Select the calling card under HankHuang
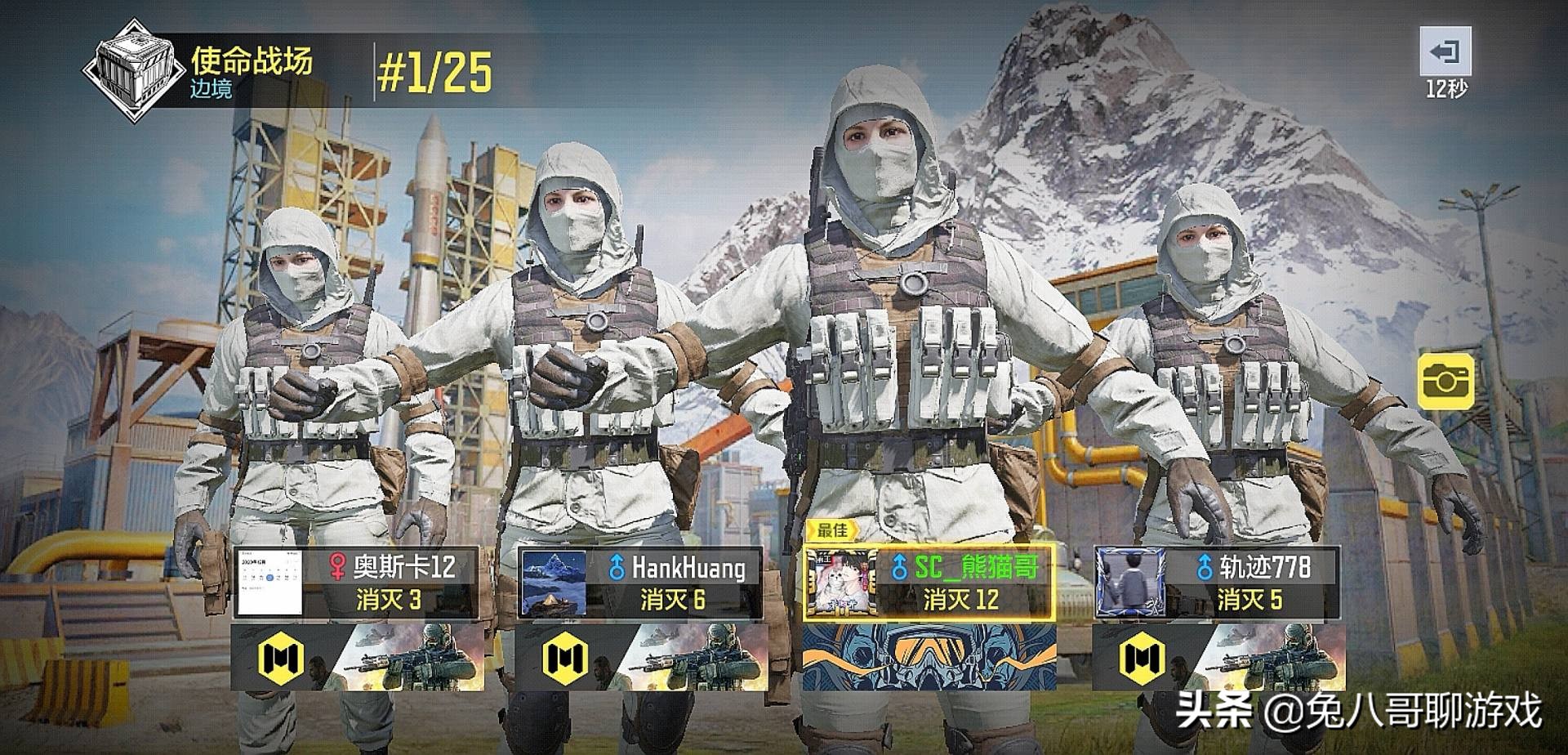 (x=642, y=656)
